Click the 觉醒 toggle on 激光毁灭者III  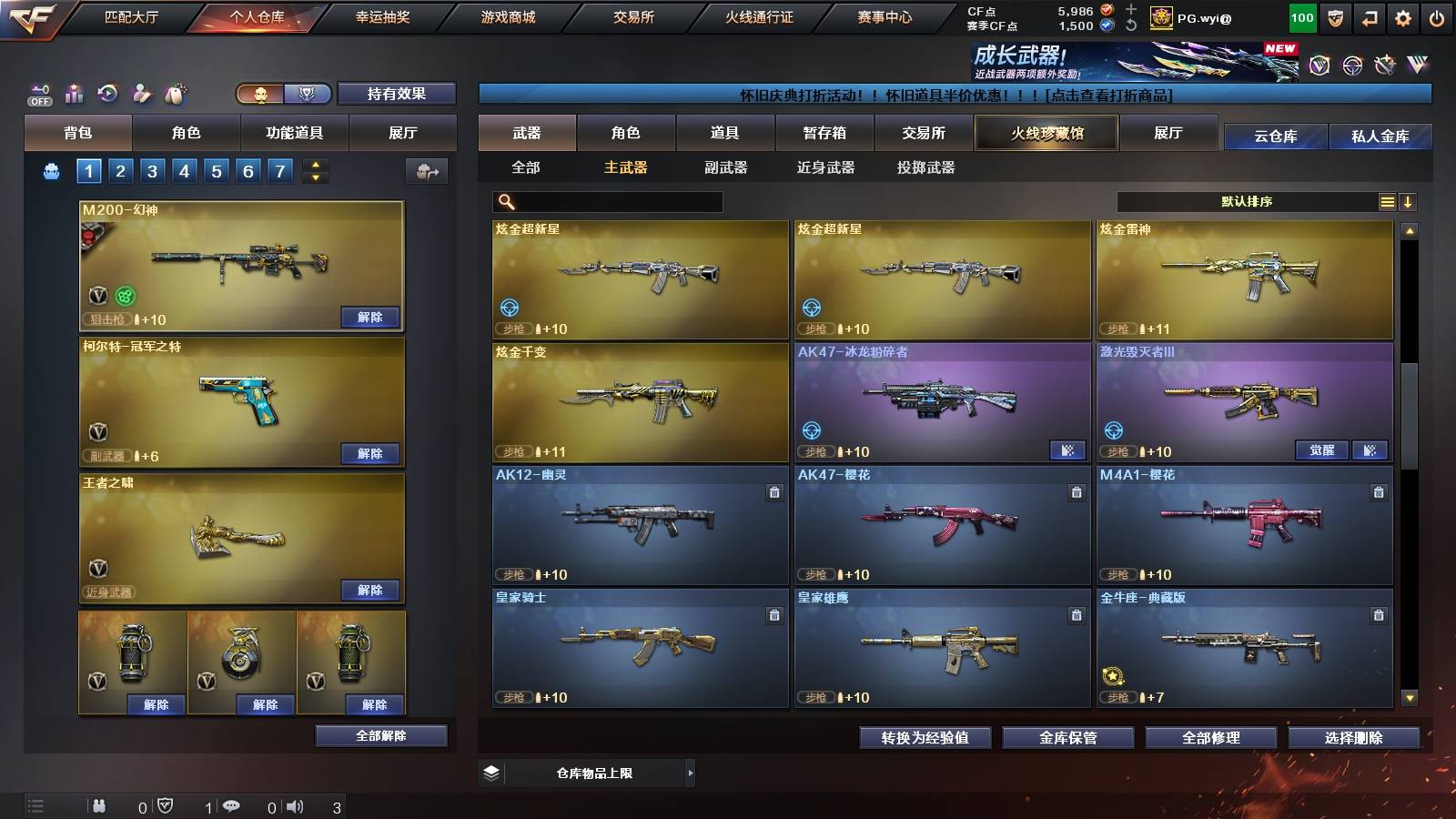[x=1322, y=450]
